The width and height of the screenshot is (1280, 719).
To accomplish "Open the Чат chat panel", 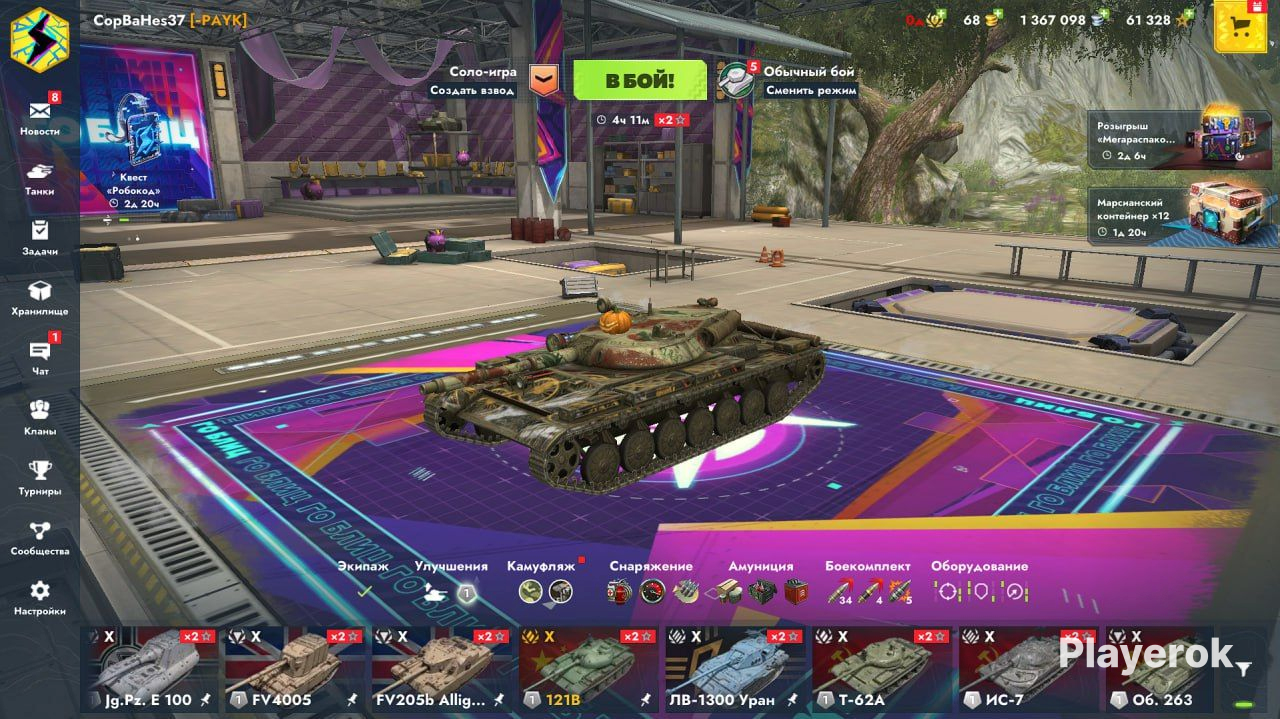I will tap(40, 356).
